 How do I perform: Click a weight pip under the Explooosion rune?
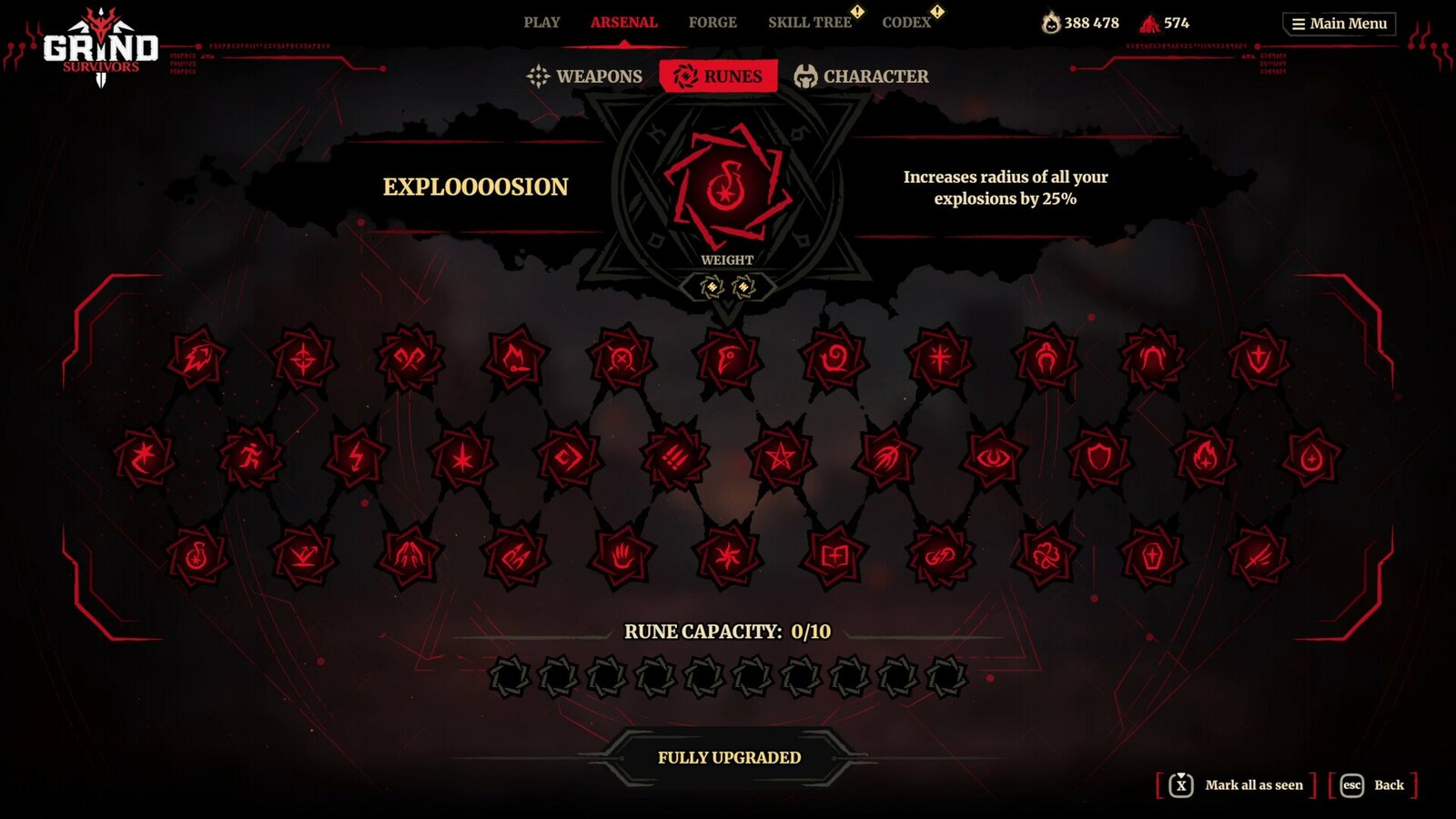(x=713, y=288)
